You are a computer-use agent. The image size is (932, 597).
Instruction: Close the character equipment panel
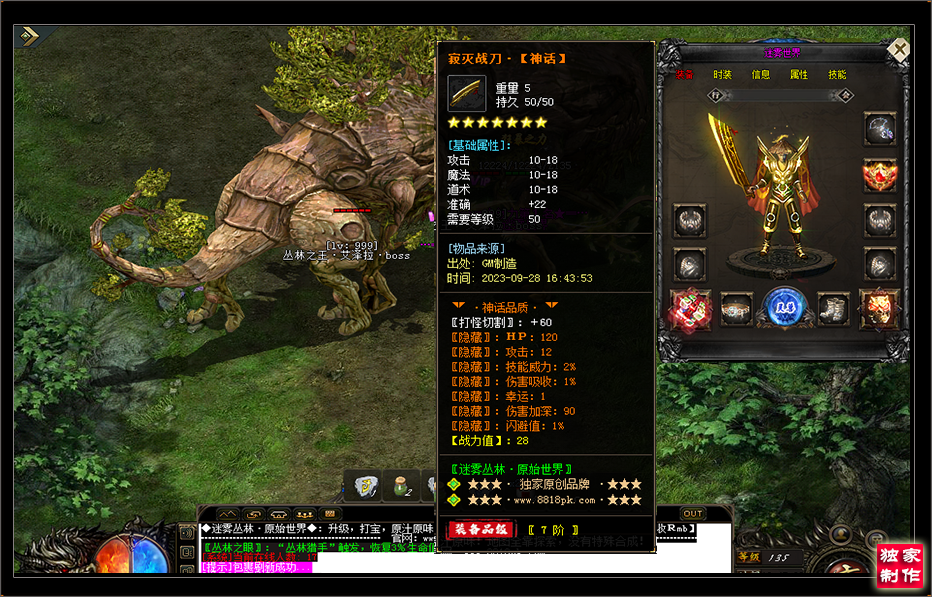coord(899,49)
